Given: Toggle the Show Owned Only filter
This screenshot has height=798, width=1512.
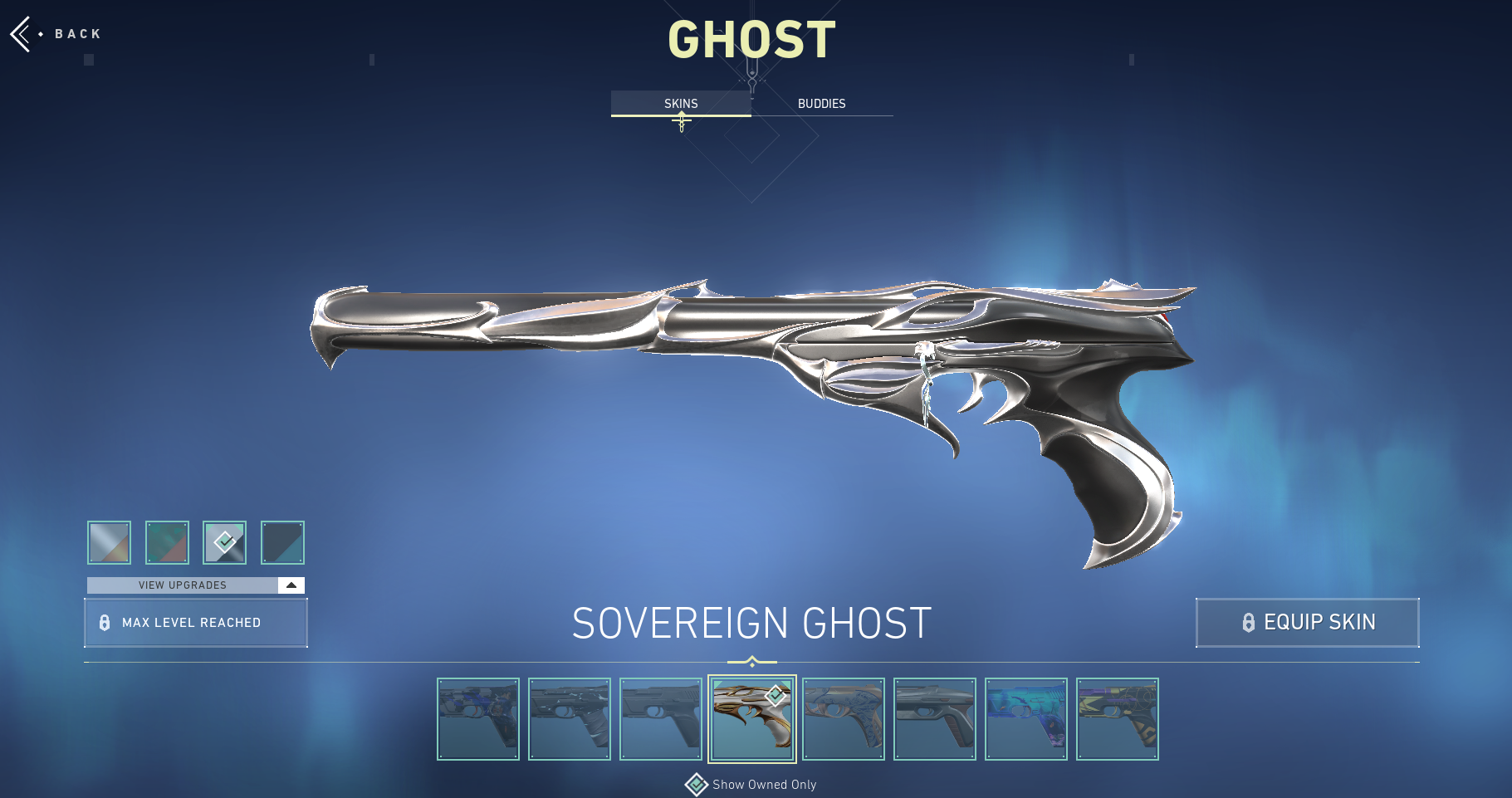Looking at the screenshot, I should pyautogui.click(x=697, y=785).
